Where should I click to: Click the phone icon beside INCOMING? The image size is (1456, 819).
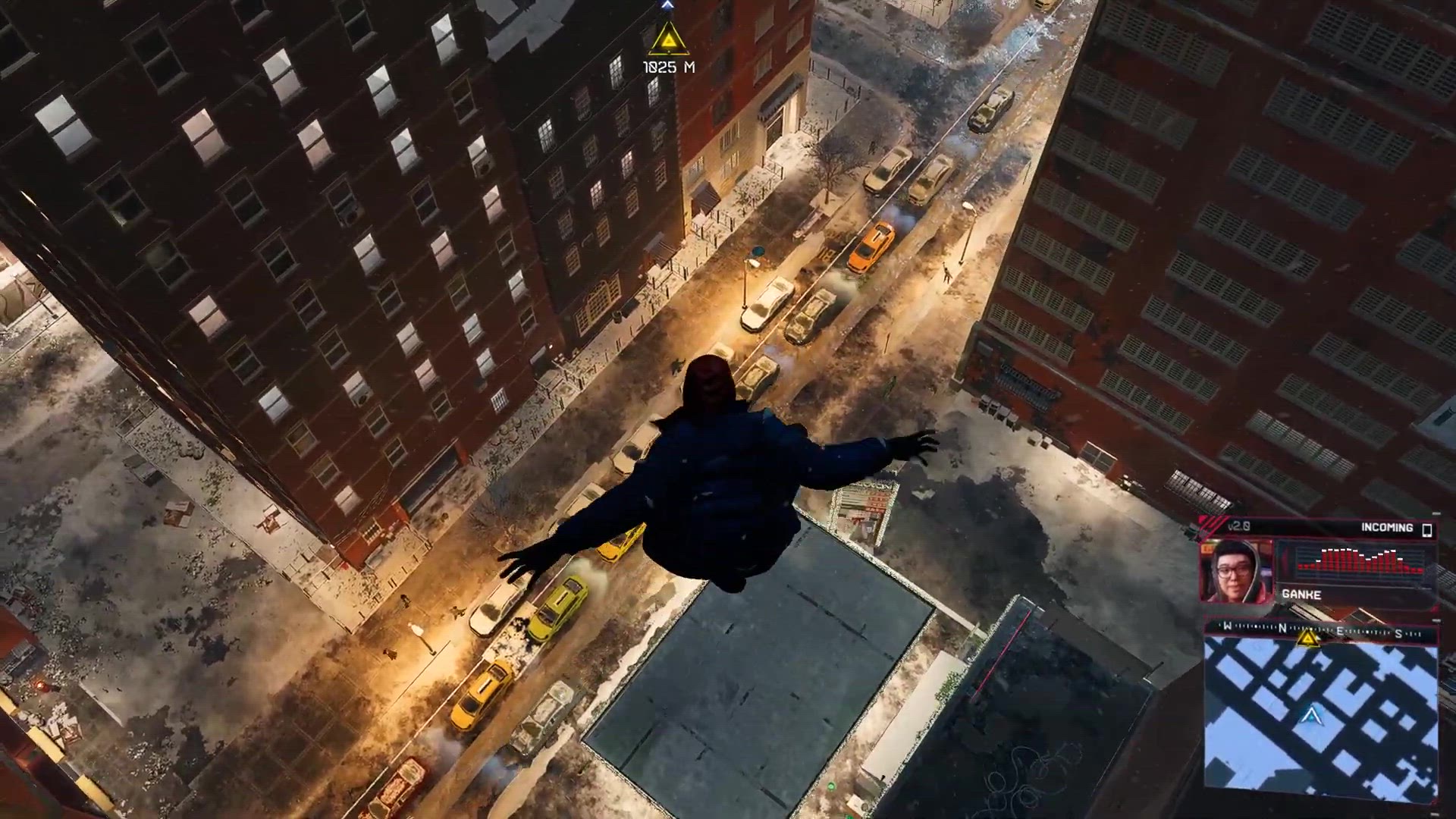1426,529
